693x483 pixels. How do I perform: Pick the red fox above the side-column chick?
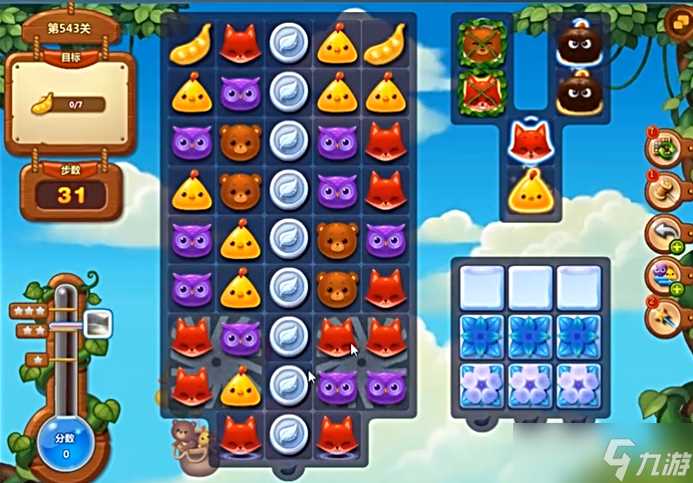coord(530,141)
